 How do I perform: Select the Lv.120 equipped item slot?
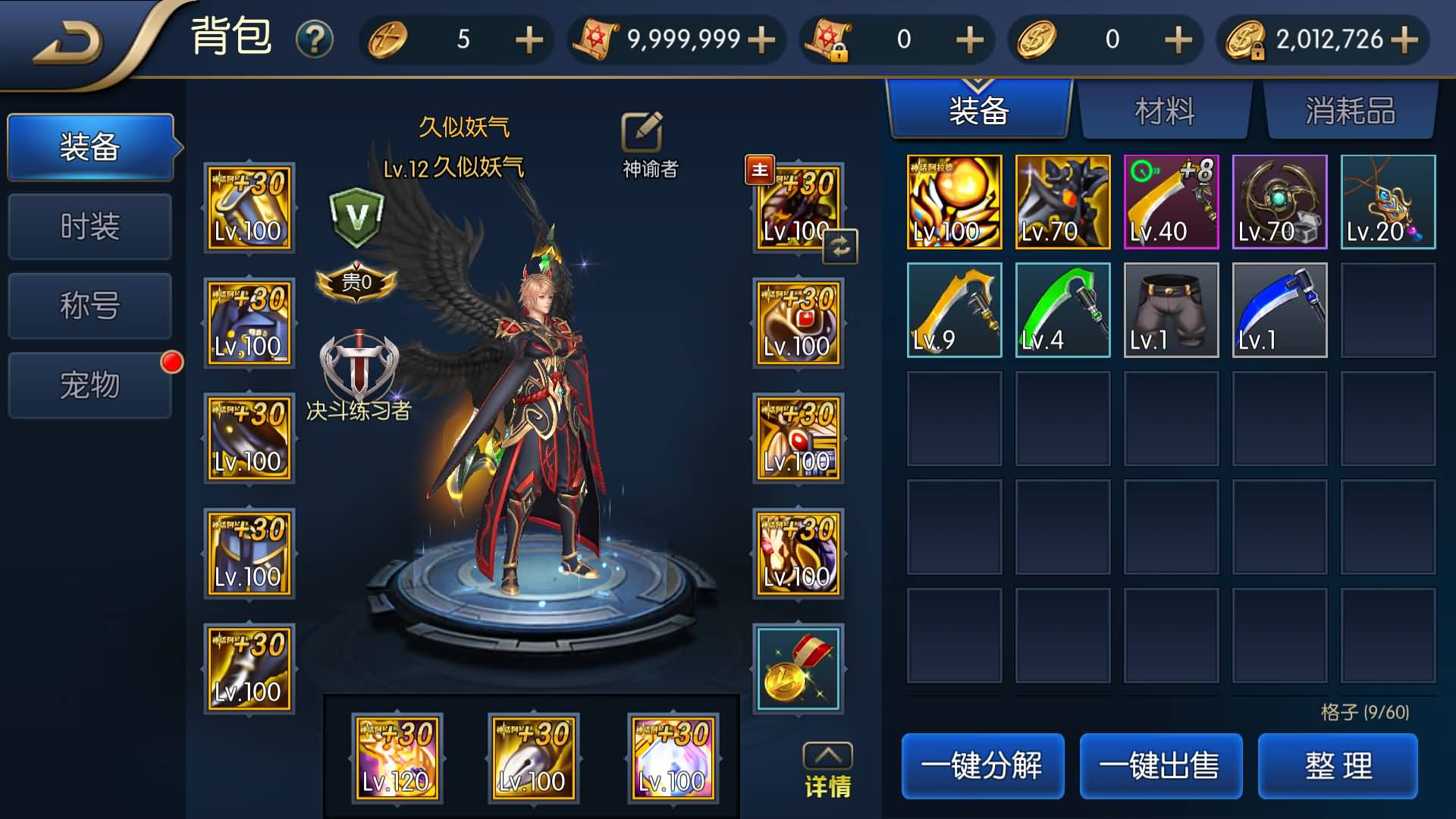[397, 758]
